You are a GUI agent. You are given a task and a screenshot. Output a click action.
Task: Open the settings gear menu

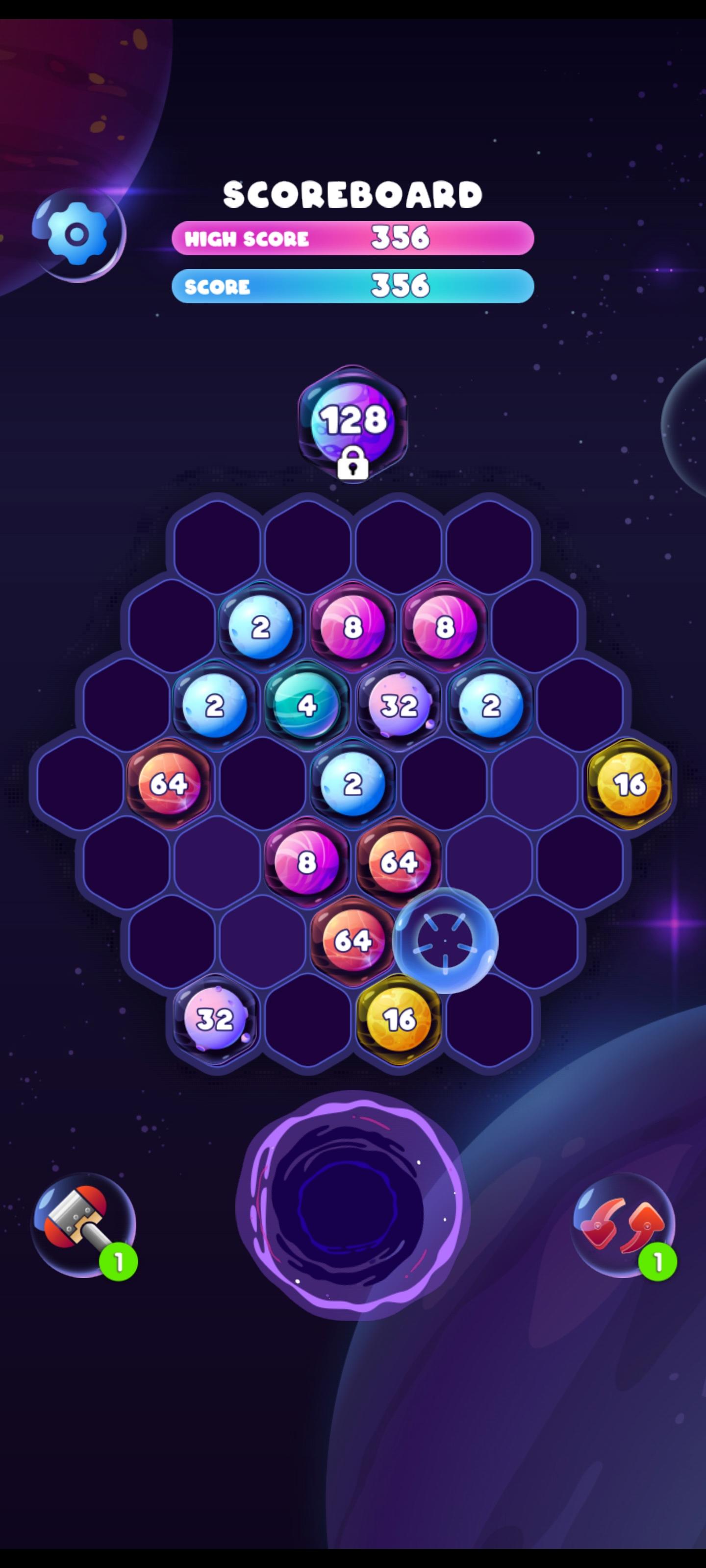point(77,233)
